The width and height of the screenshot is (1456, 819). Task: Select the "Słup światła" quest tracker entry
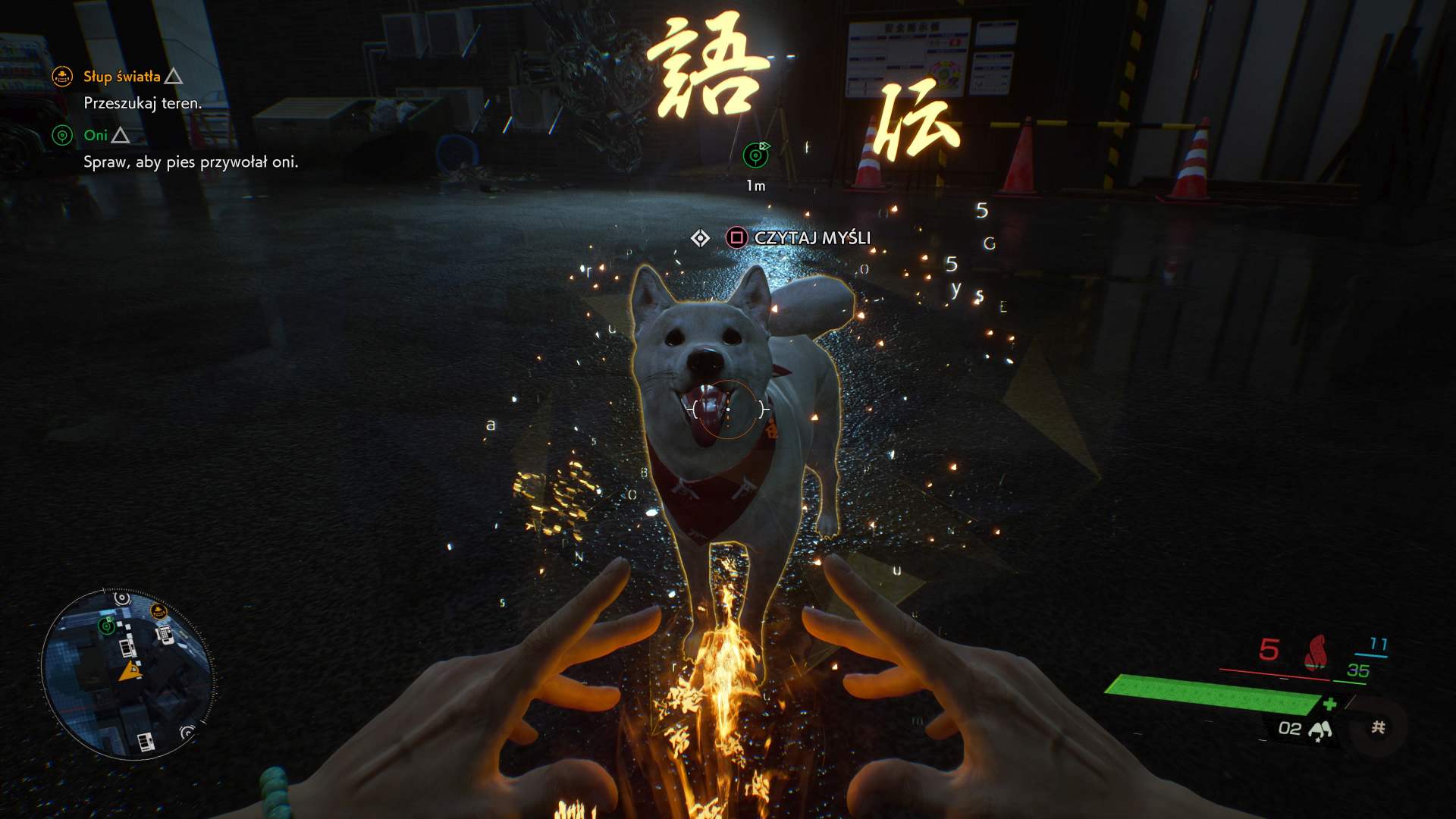point(122,77)
